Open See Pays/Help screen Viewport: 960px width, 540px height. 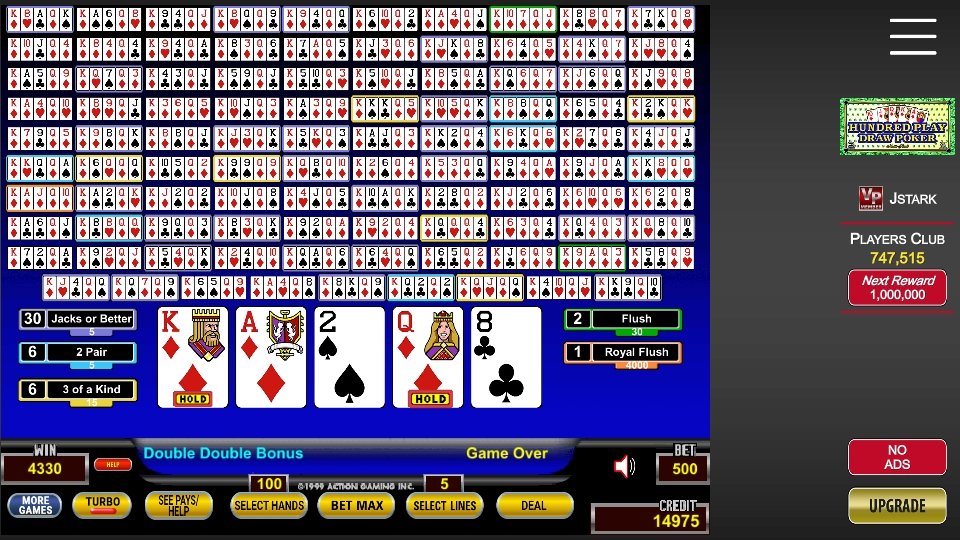179,505
